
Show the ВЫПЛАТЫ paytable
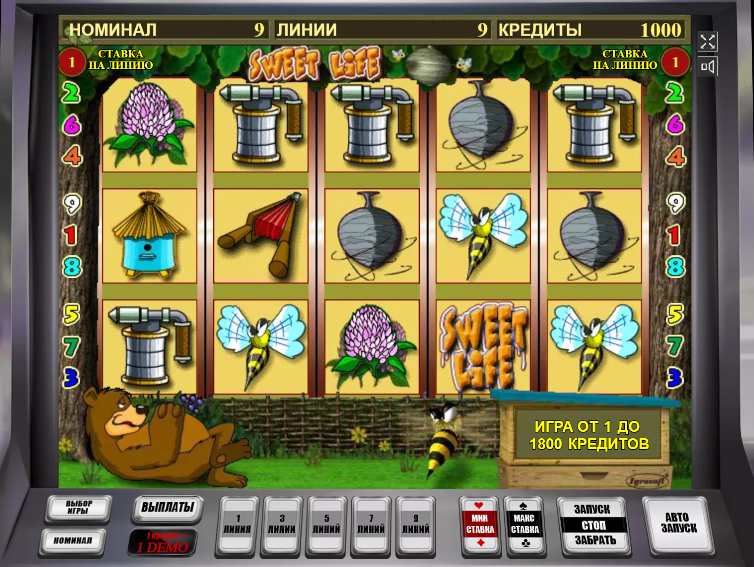pos(166,508)
